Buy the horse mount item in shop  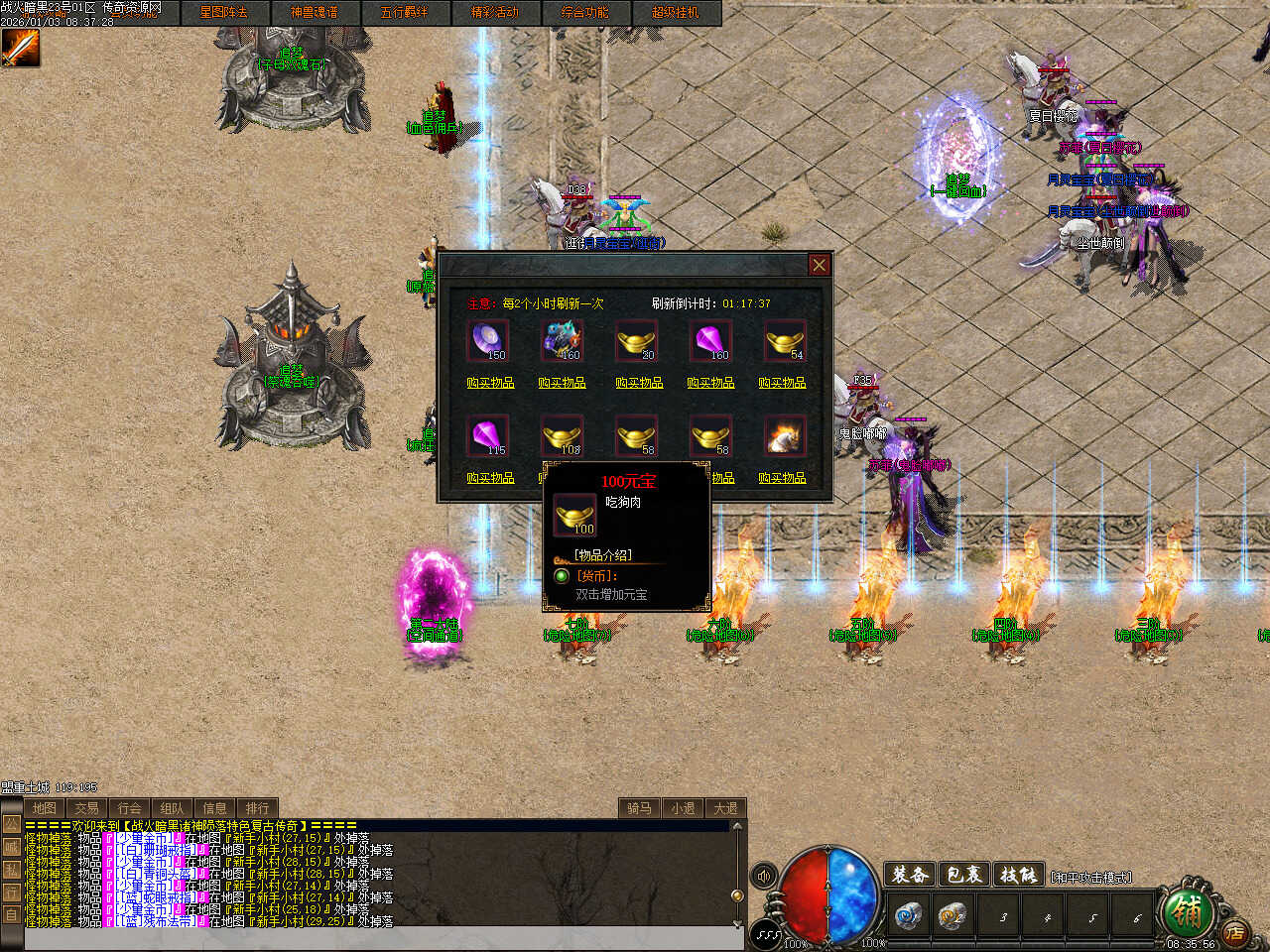pyautogui.click(x=782, y=477)
